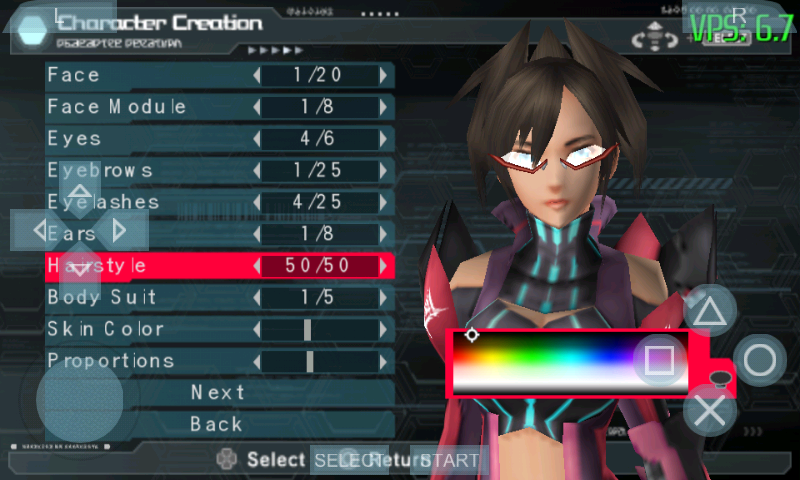800x480 pixels.
Task: Choose the Eyes option row
Action: [x=150, y=139]
